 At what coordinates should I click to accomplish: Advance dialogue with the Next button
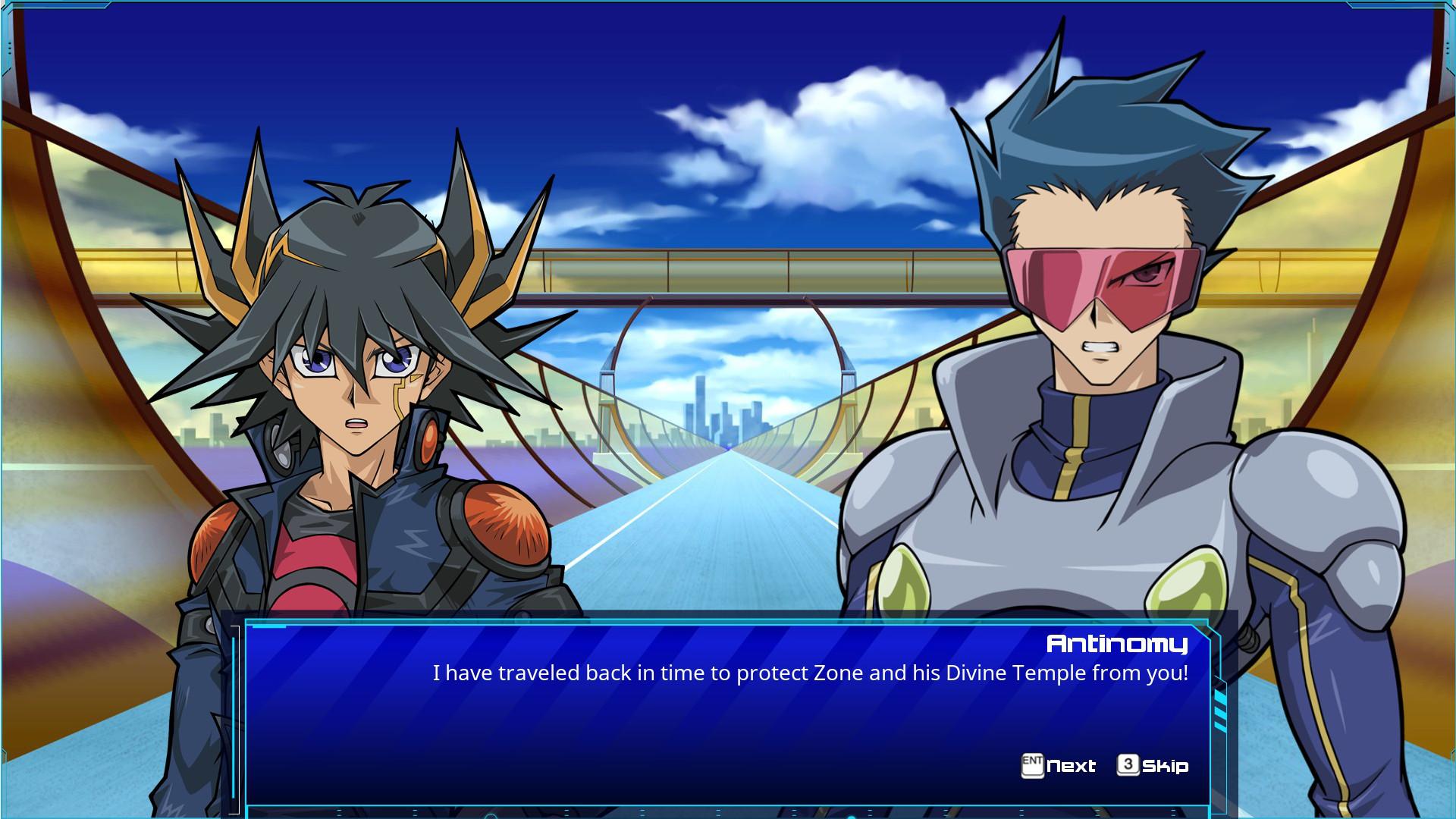pyautogui.click(x=1072, y=766)
